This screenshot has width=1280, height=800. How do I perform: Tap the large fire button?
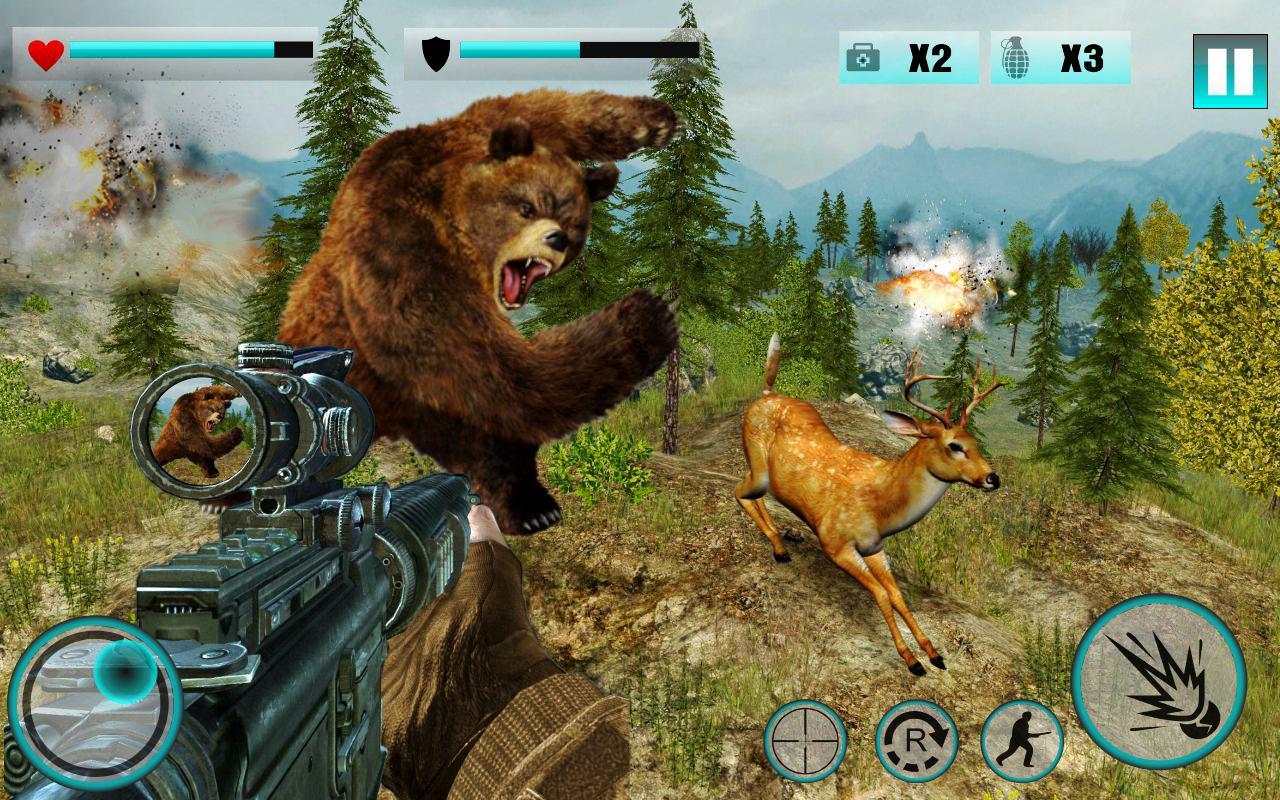pyautogui.click(x=1158, y=682)
